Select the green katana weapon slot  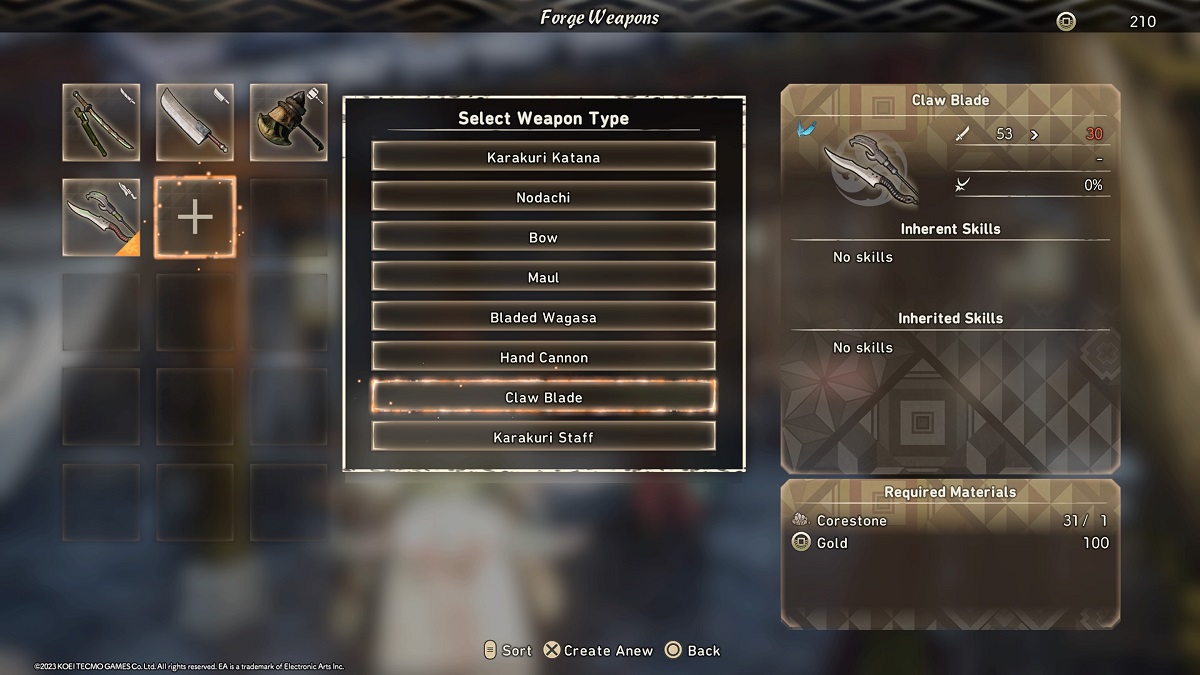(101, 123)
